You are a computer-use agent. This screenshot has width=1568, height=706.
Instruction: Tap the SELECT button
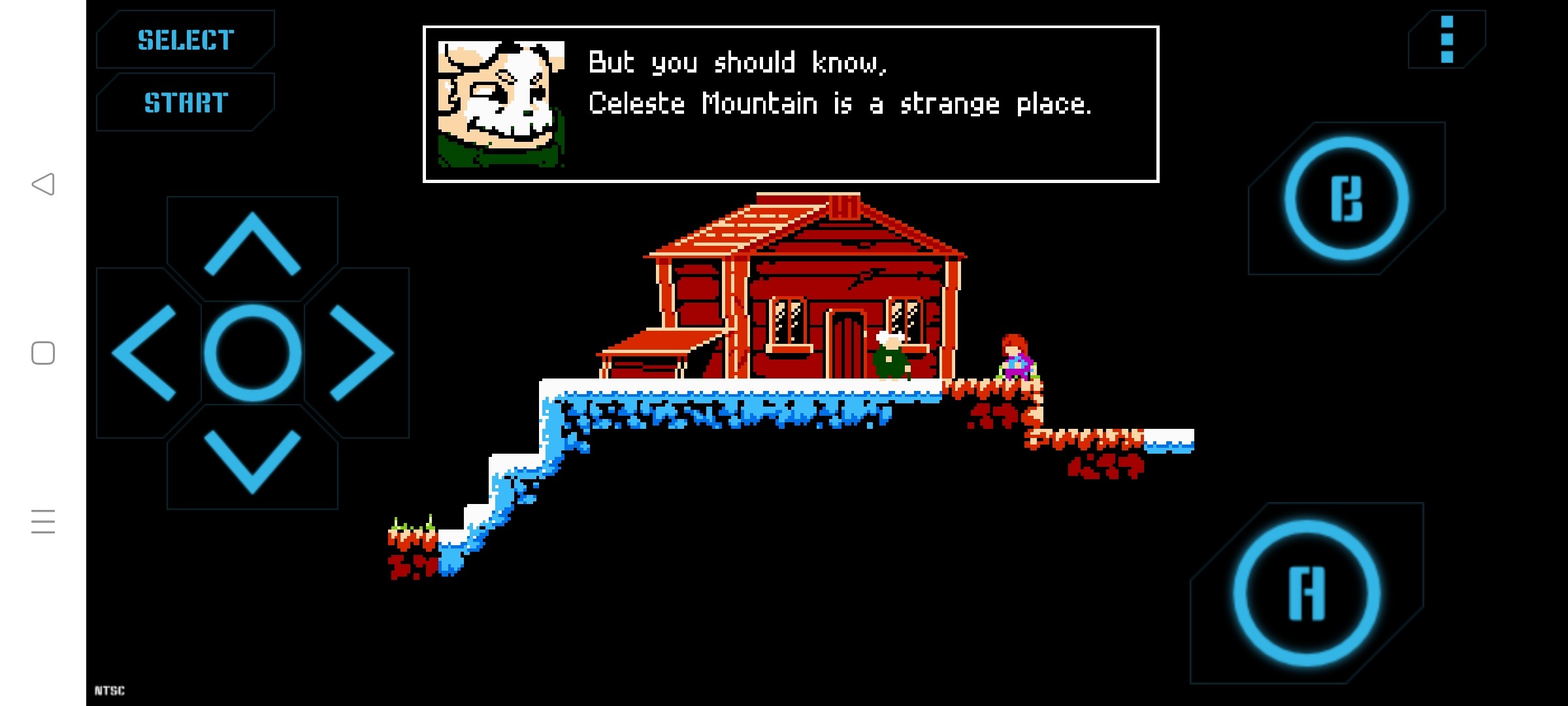[x=186, y=40]
